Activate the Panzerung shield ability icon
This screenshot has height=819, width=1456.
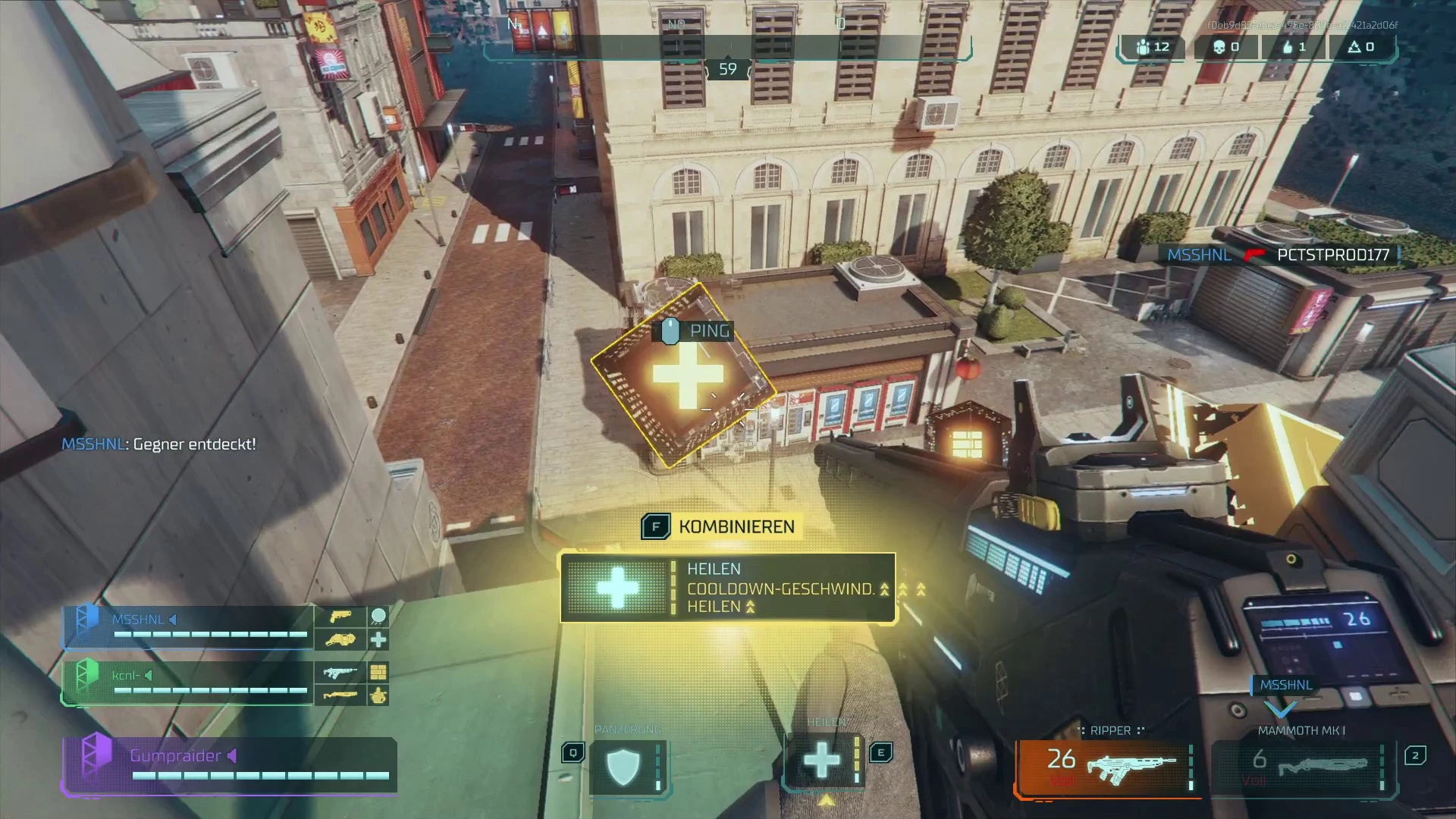(x=623, y=767)
